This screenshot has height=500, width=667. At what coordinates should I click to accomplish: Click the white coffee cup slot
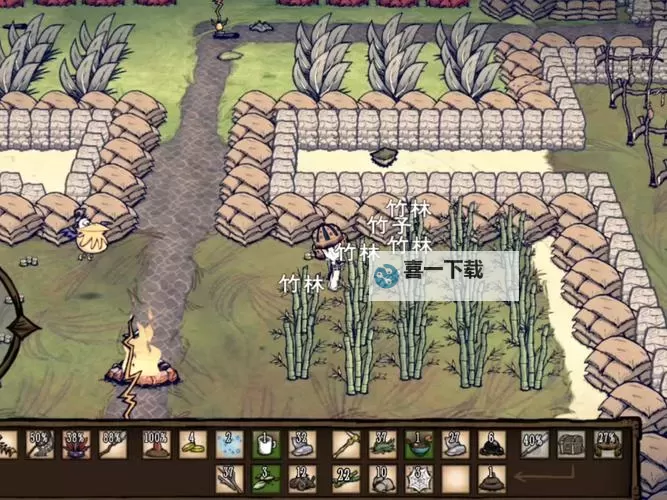265,444
